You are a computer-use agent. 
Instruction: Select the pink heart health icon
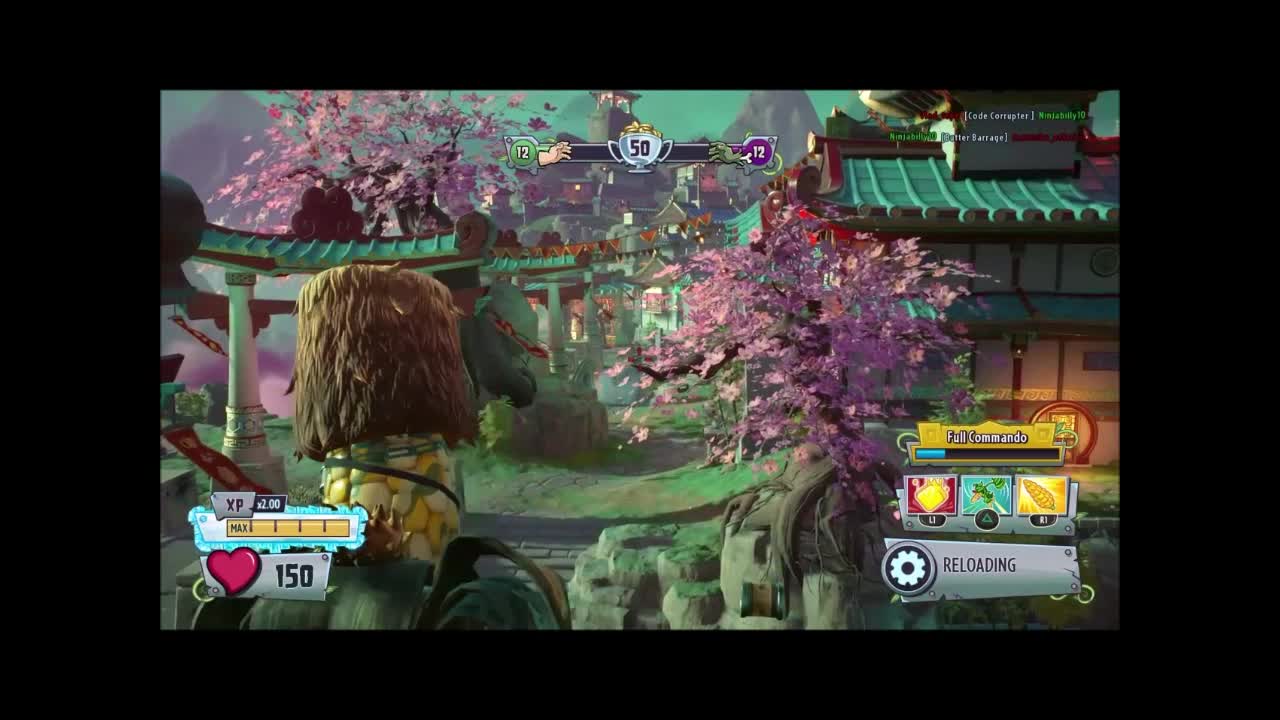pos(232,574)
